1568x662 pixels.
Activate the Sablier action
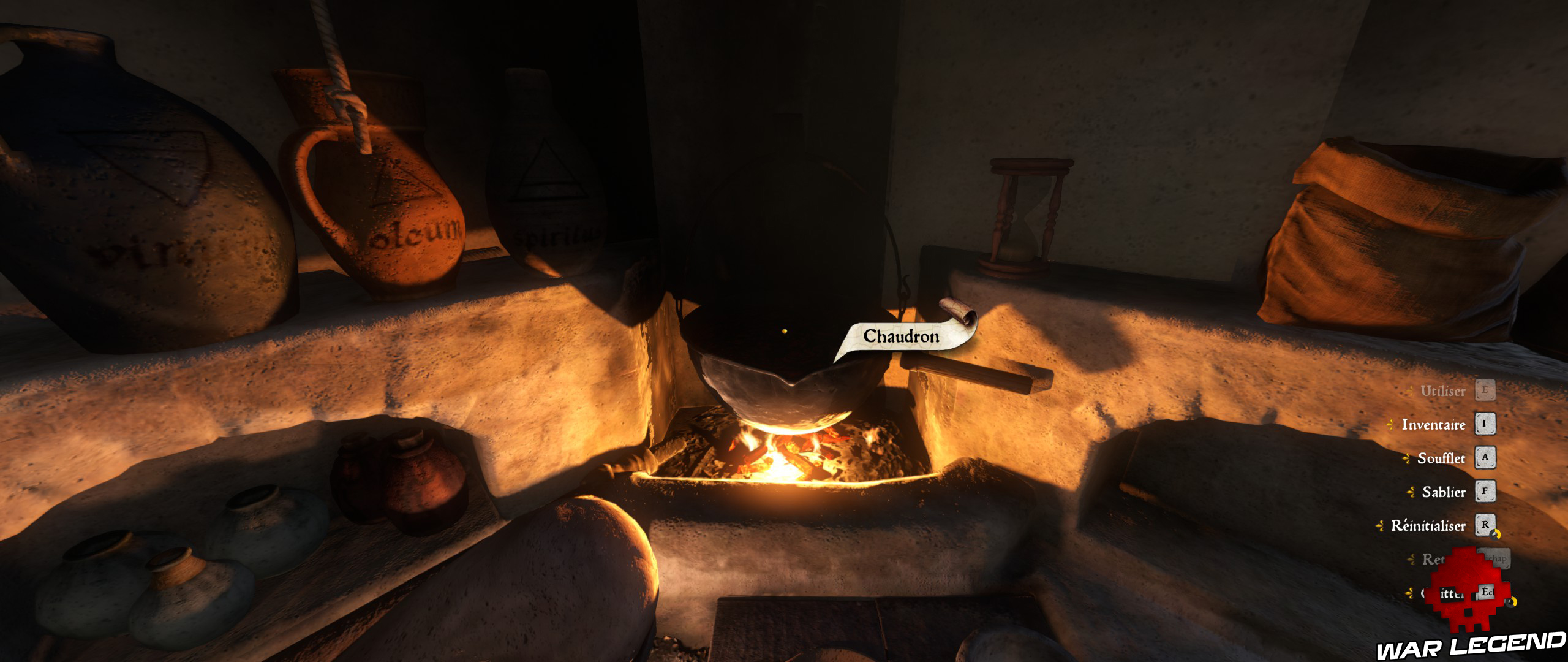1444,492
